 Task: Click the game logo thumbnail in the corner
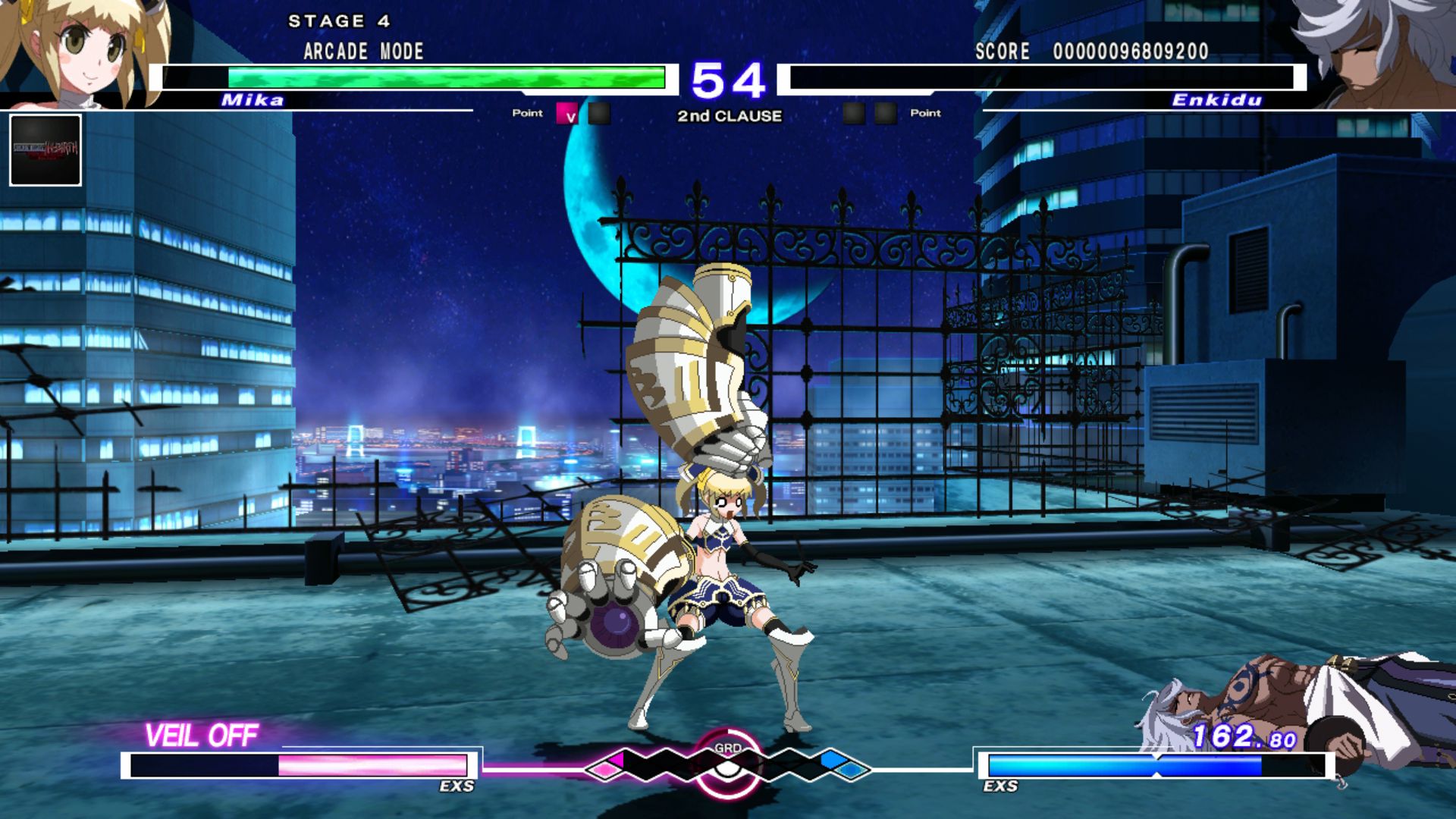(45, 149)
